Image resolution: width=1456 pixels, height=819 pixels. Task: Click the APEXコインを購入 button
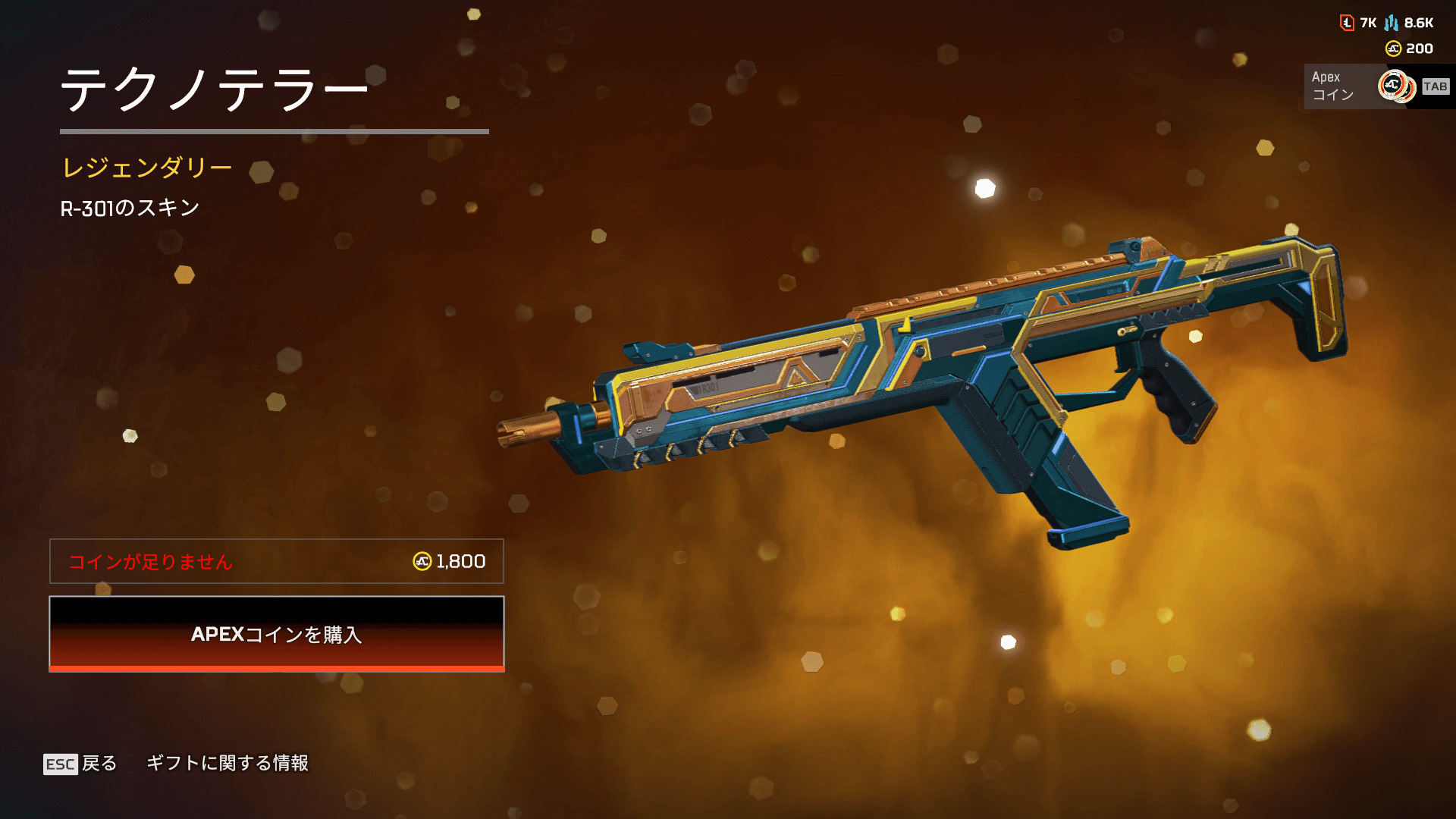coord(277,634)
